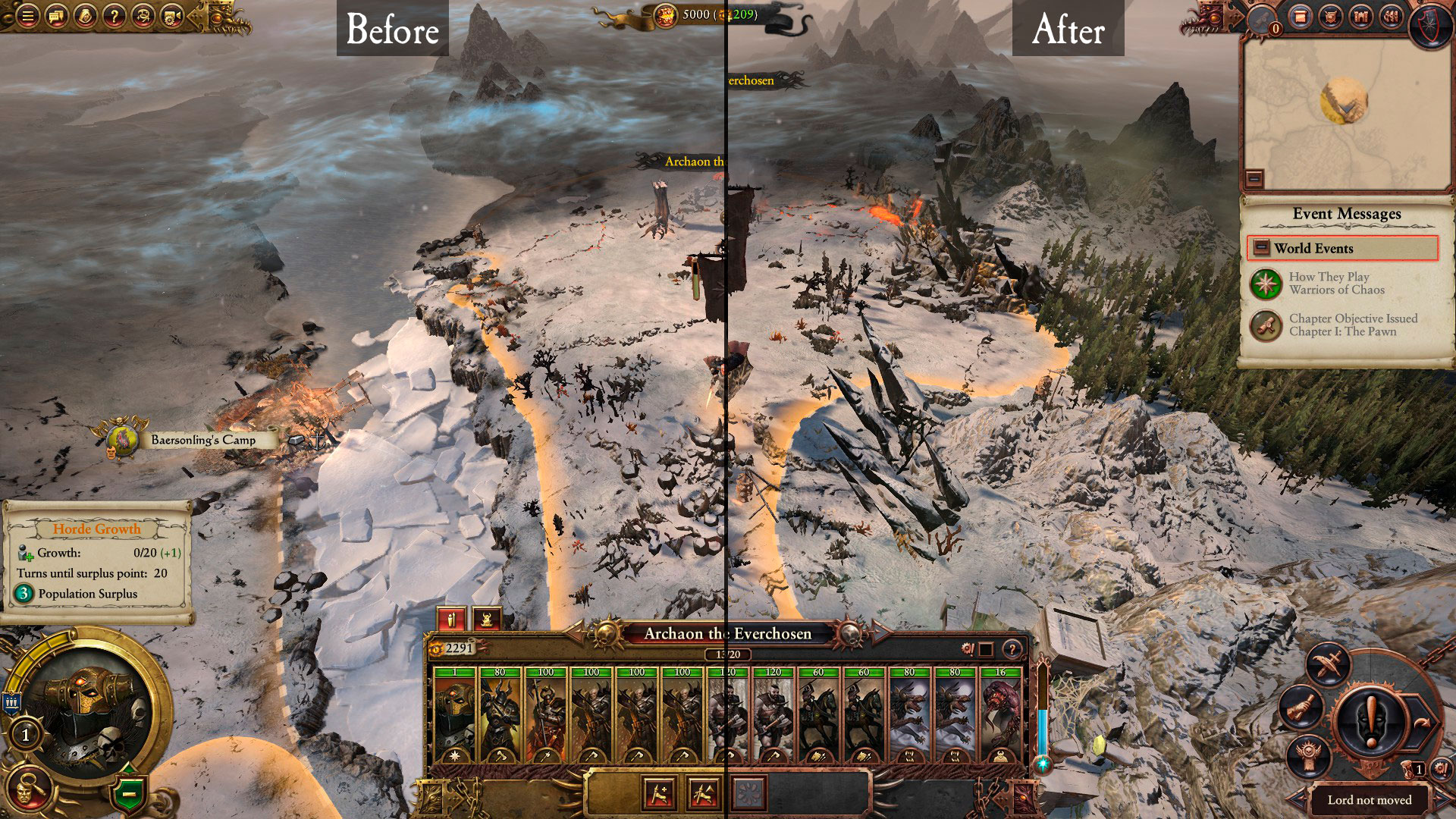1456x819 pixels.
Task: Click the question mark help icon
Action: pos(114,14)
